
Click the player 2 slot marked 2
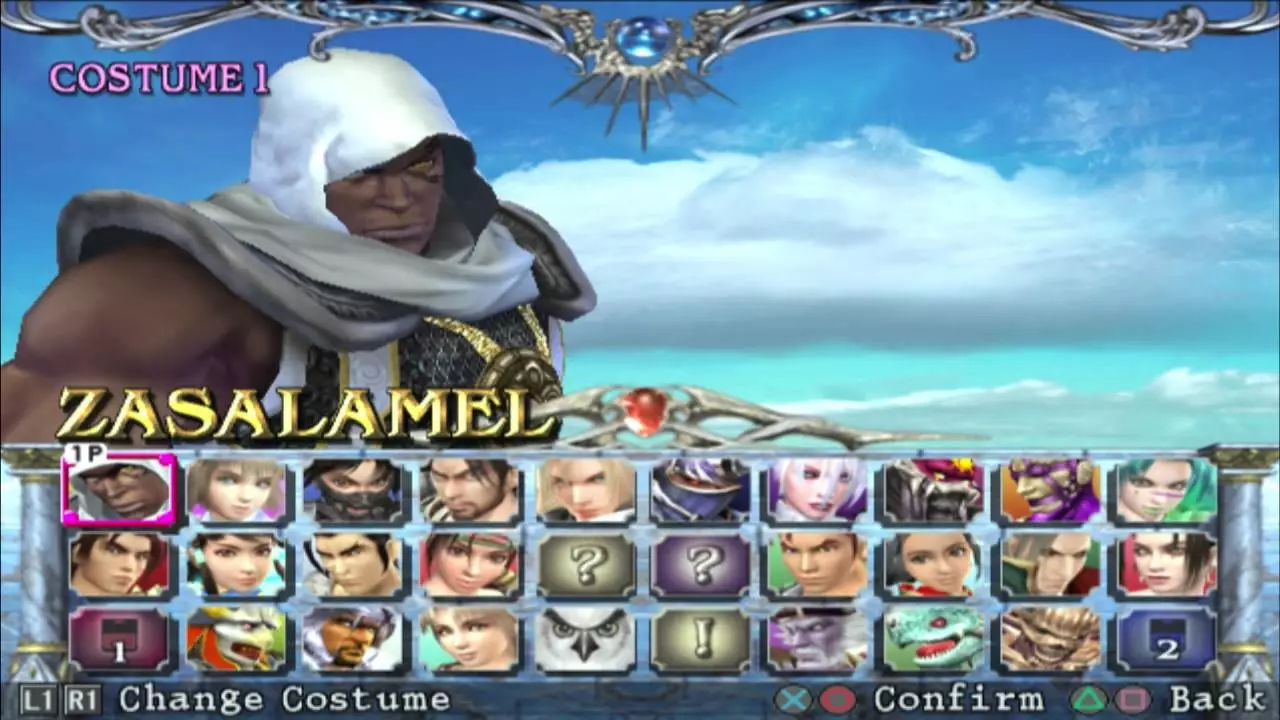pos(1164,643)
